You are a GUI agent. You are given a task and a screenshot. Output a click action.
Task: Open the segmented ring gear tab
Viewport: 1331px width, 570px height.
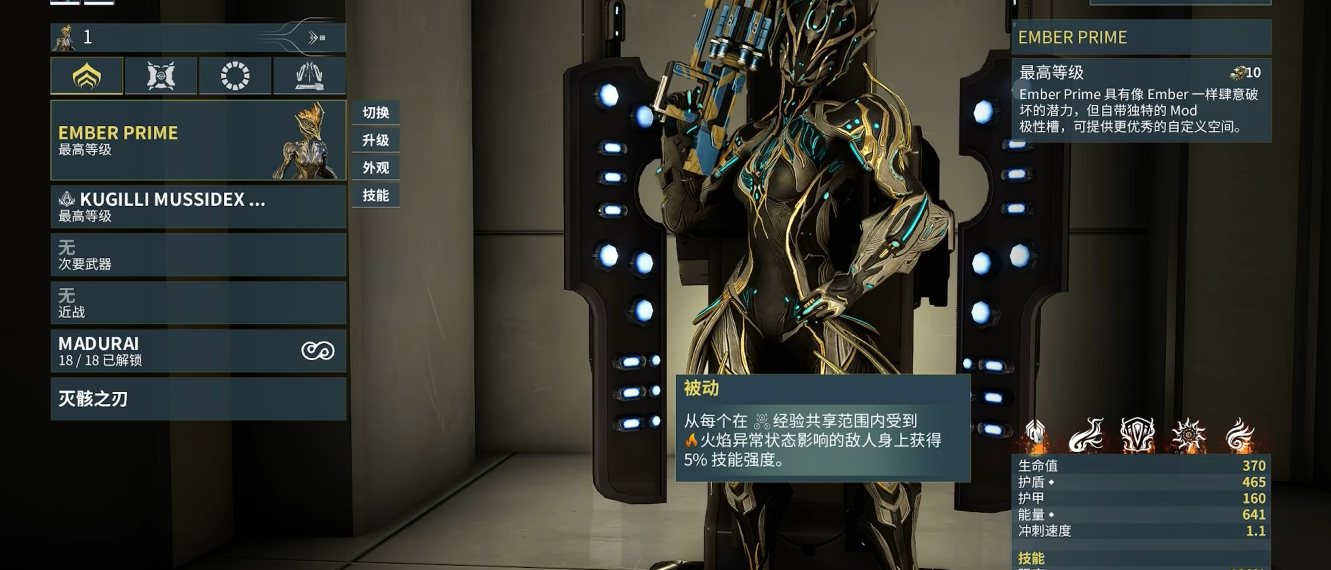235,76
